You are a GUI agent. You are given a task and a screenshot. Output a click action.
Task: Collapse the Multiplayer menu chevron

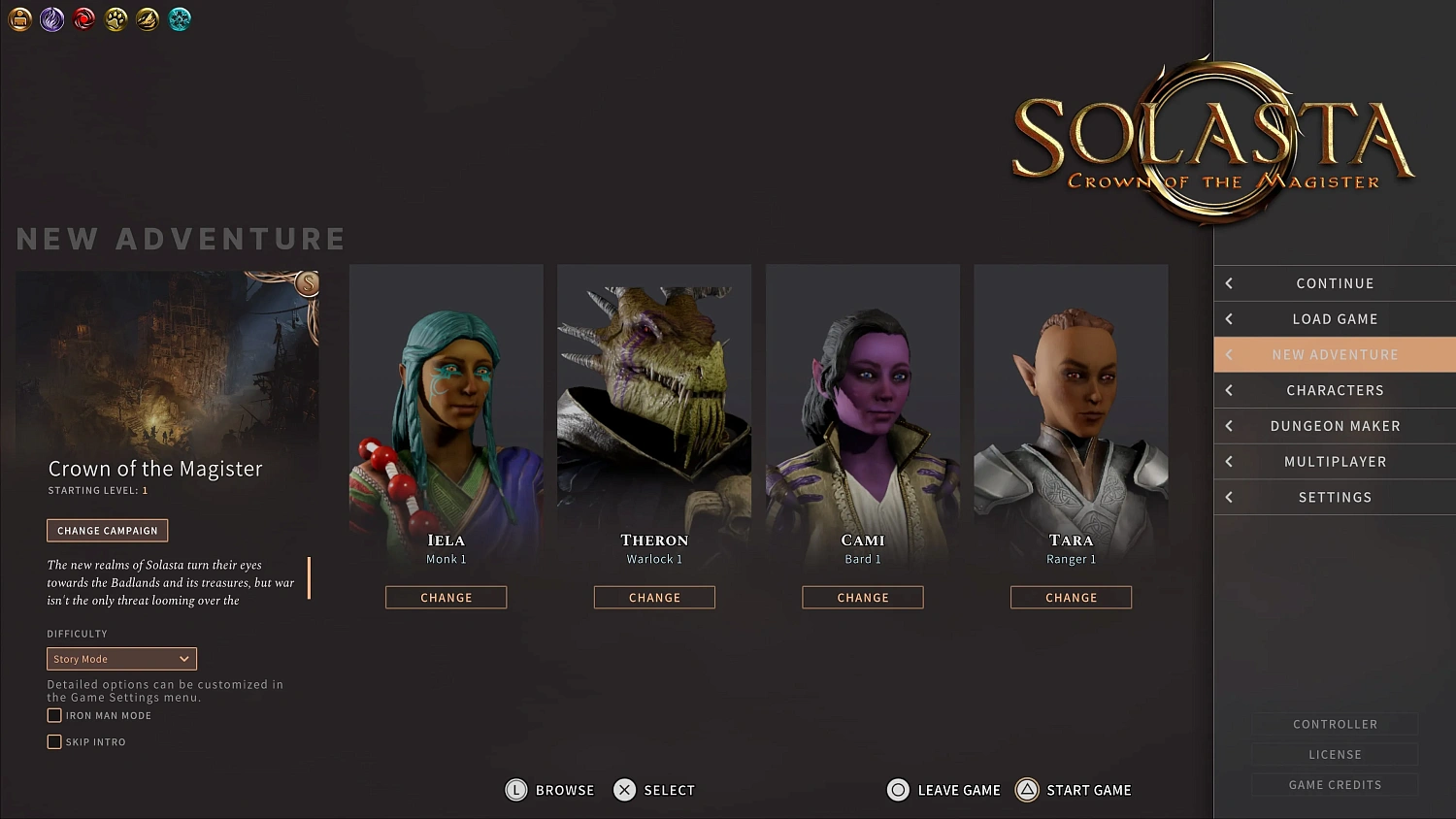(x=1228, y=461)
